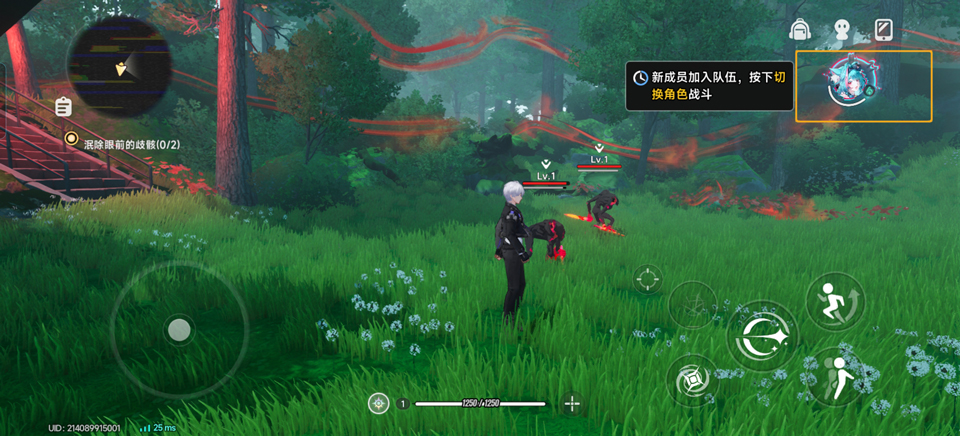Tap the virtual movement joystick
960x436 pixels.
[x=179, y=329]
